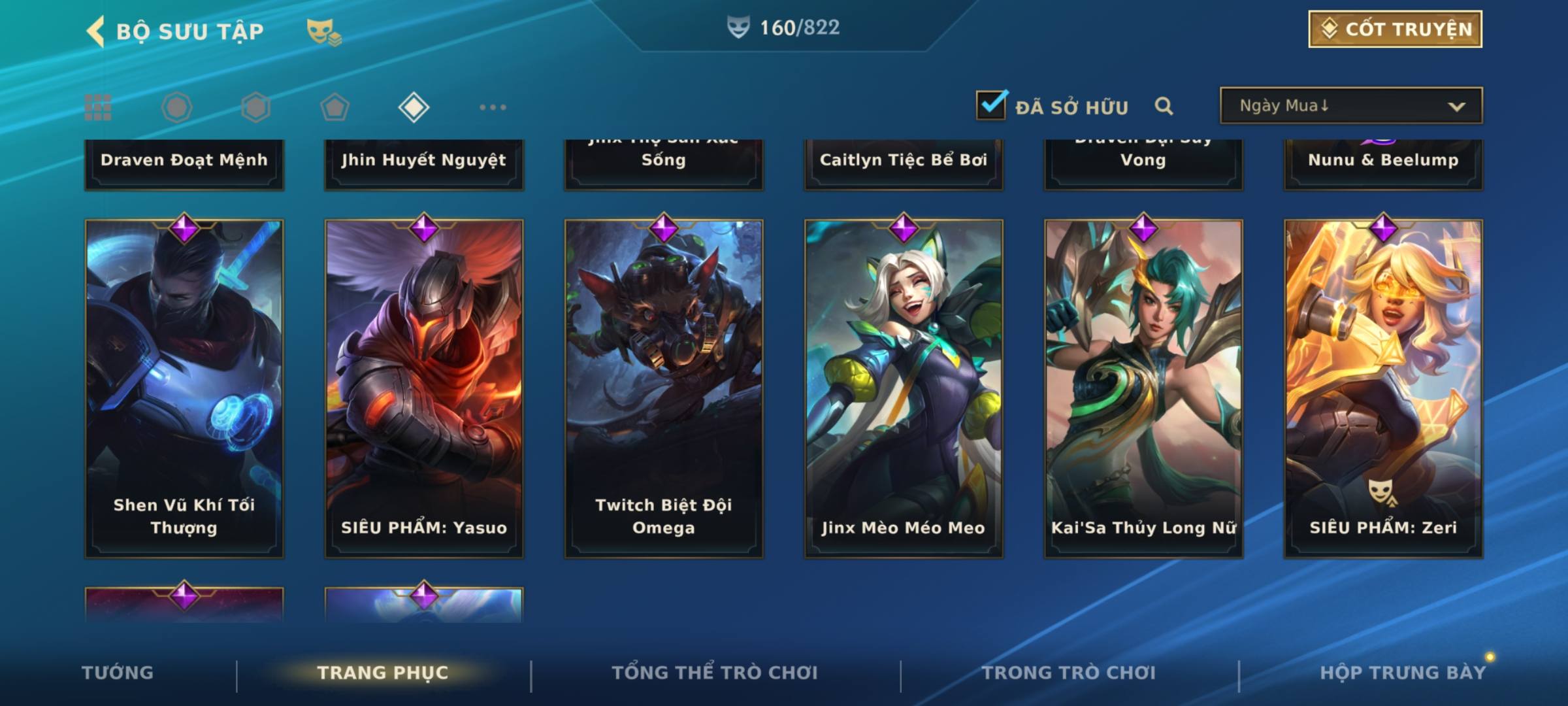Select the Shen Vũ Khí Tối Thượng skin
The width and height of the screenshot is (1568, 706).
184,388
